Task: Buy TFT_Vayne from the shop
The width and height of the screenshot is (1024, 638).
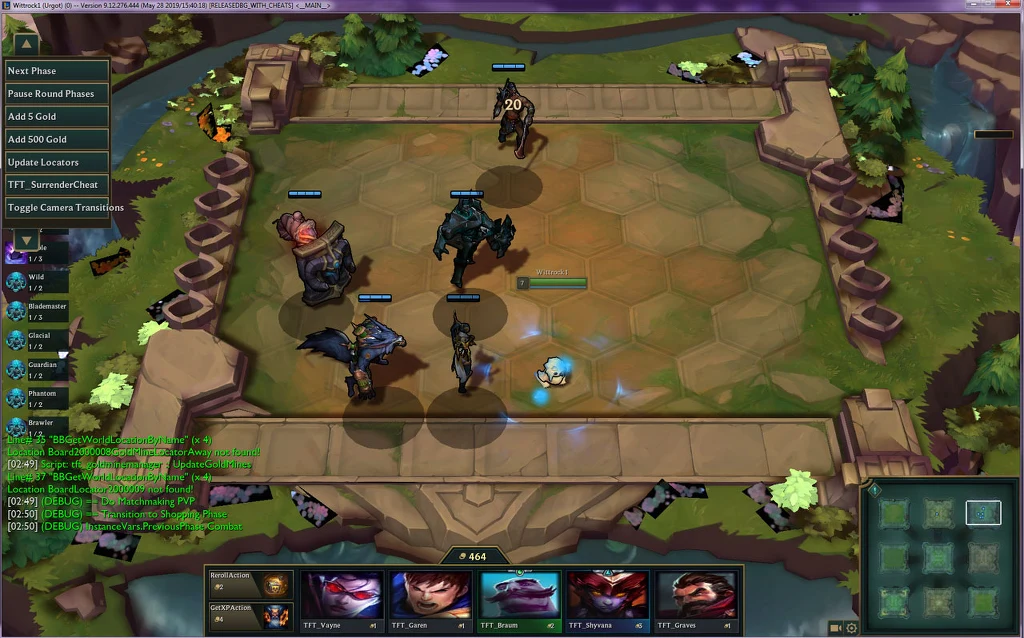Action: pos(341,600)
